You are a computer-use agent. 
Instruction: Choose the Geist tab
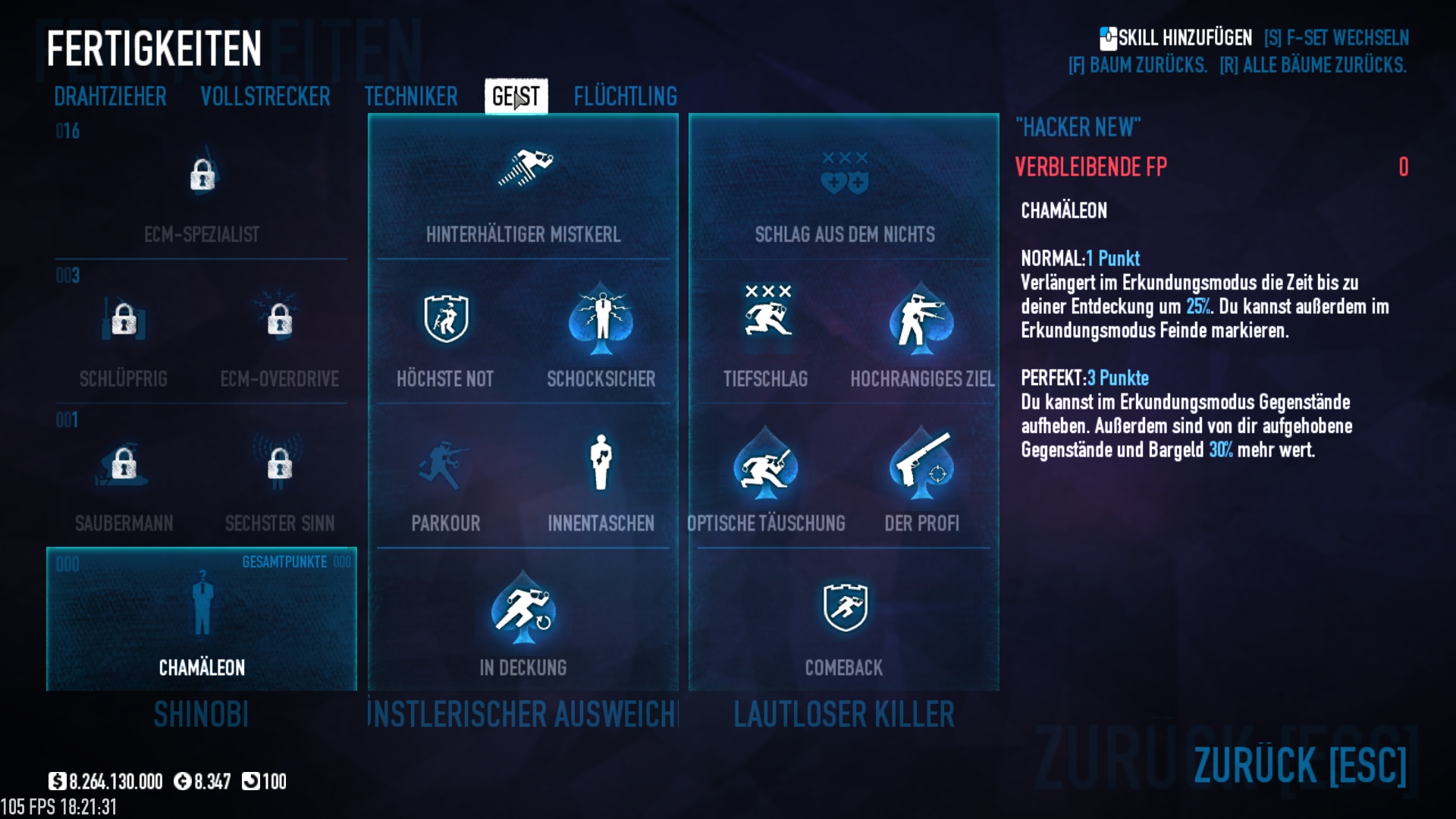click(516, 97)
